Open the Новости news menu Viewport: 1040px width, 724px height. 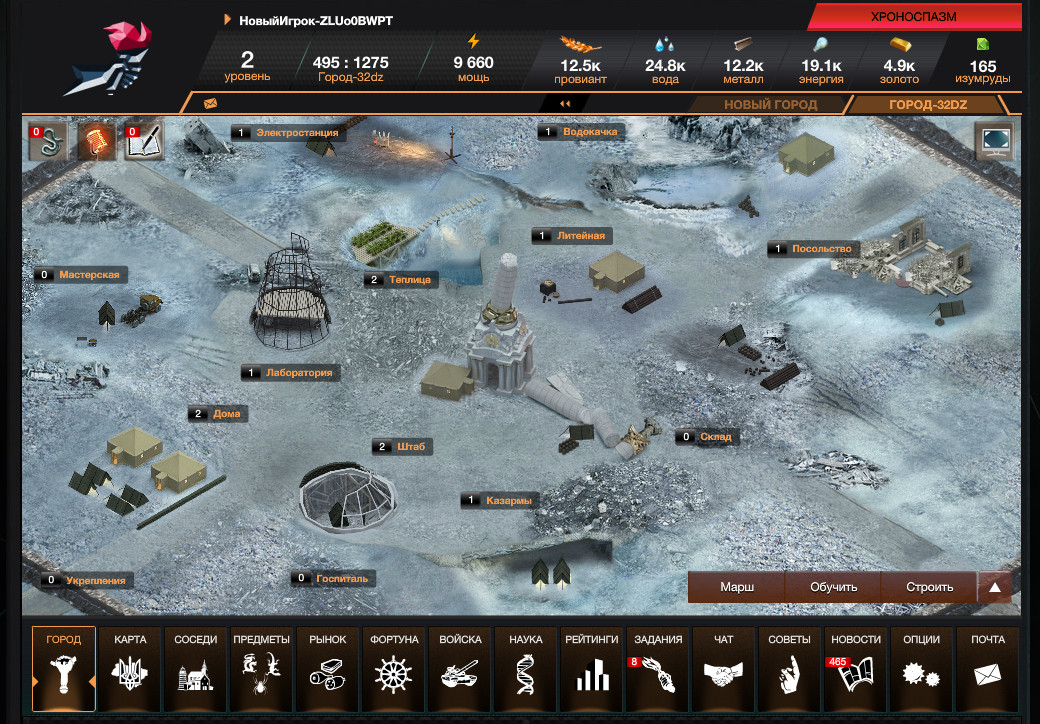point(856,661)
